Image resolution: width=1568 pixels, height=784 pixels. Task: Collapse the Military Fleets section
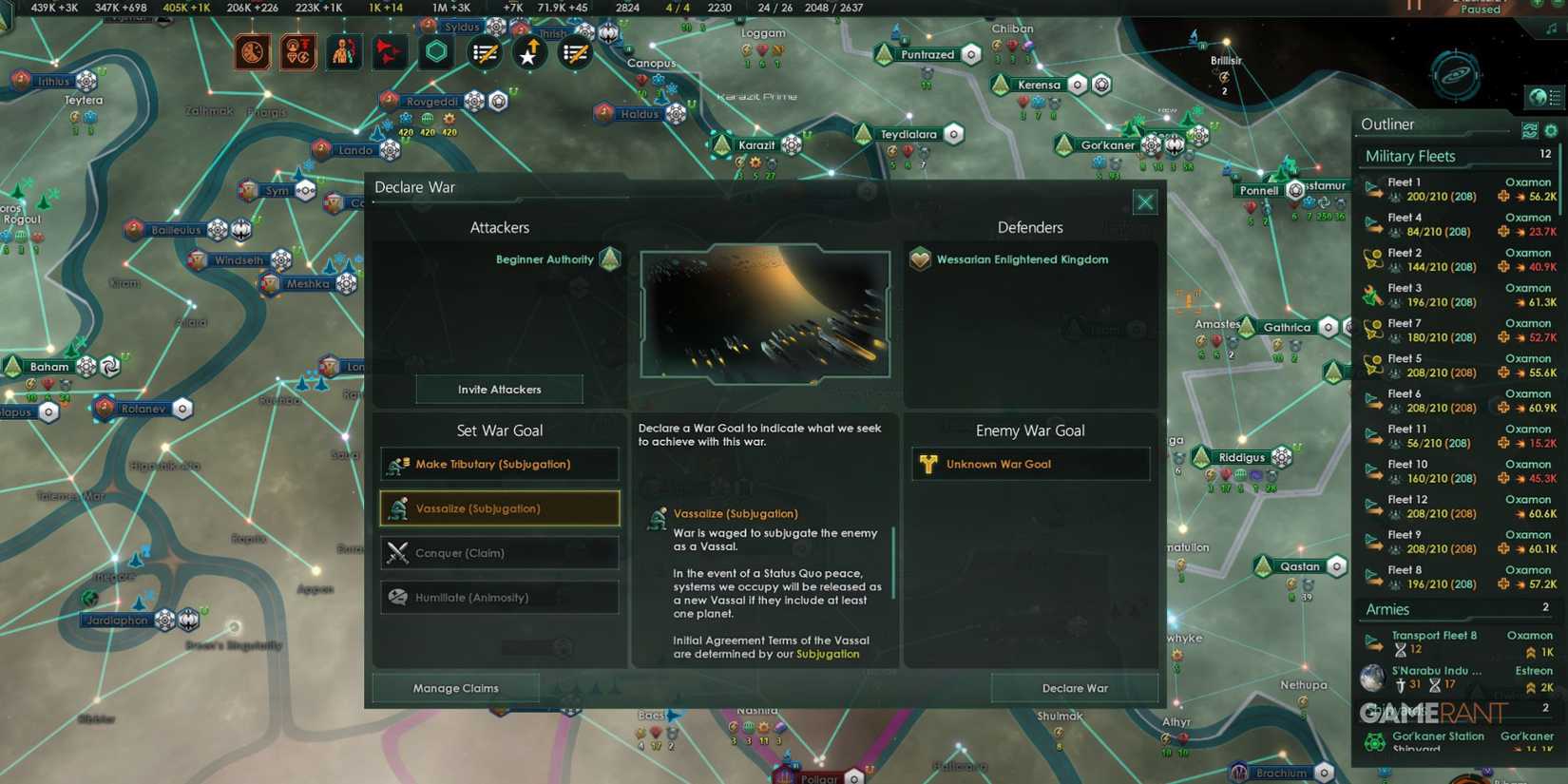(x=1410, y=156)
